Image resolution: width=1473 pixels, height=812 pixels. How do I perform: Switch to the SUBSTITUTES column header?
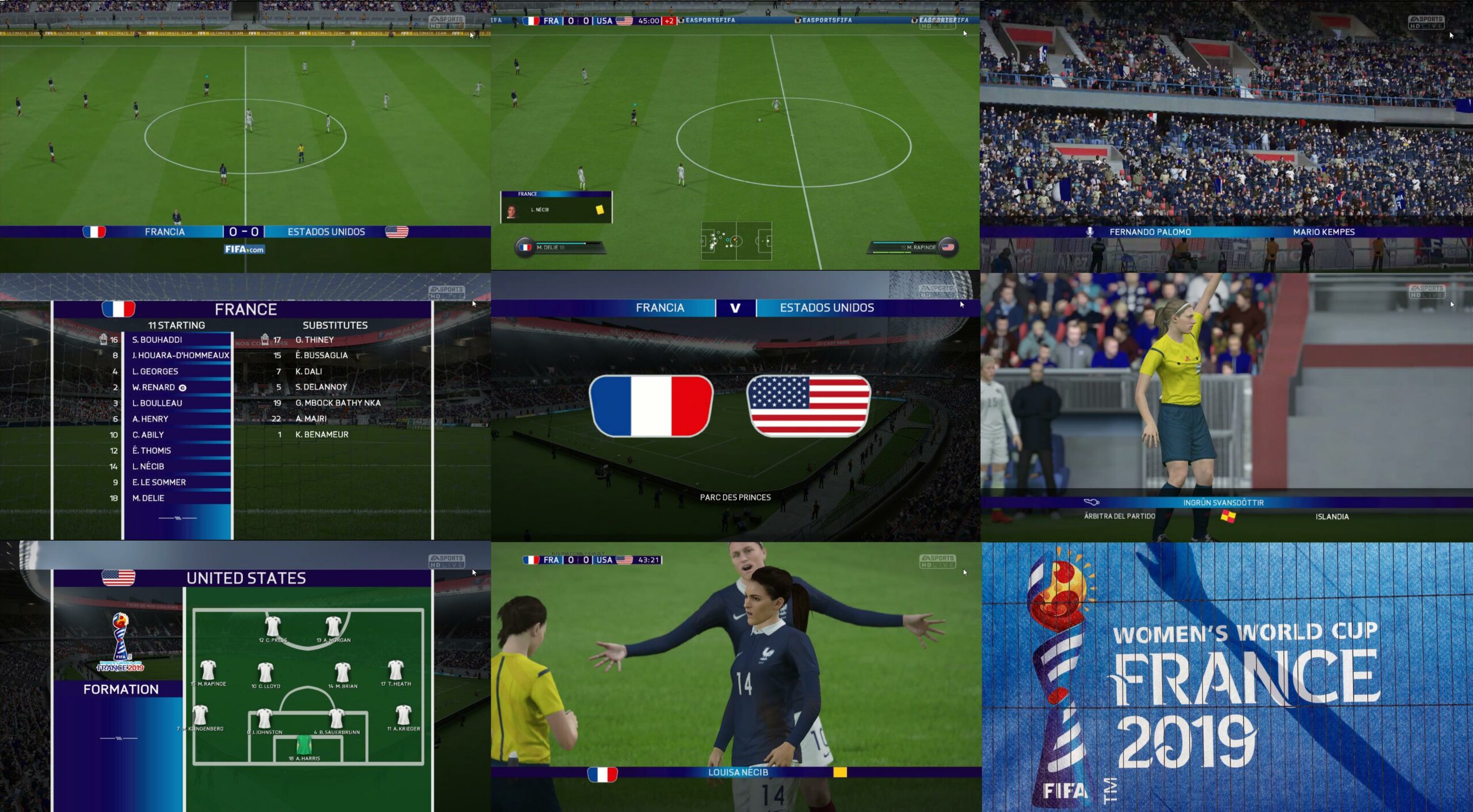333,325
